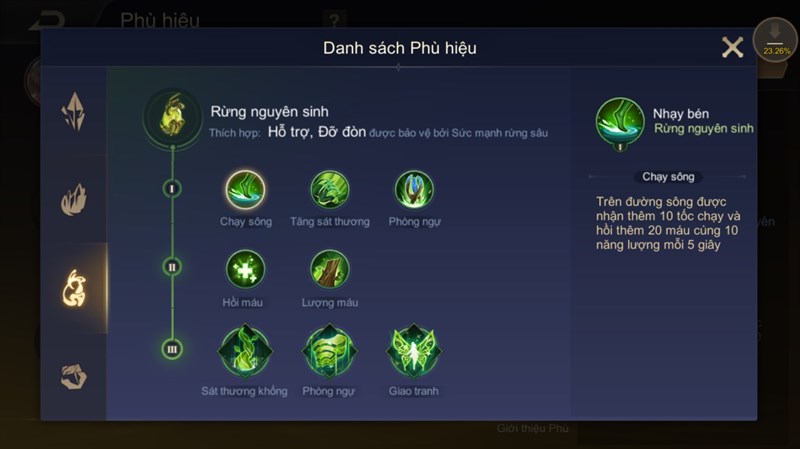Choose the Tăng sát thương badge
Viewport: 800px width, 449px height.
click(330, 189)
